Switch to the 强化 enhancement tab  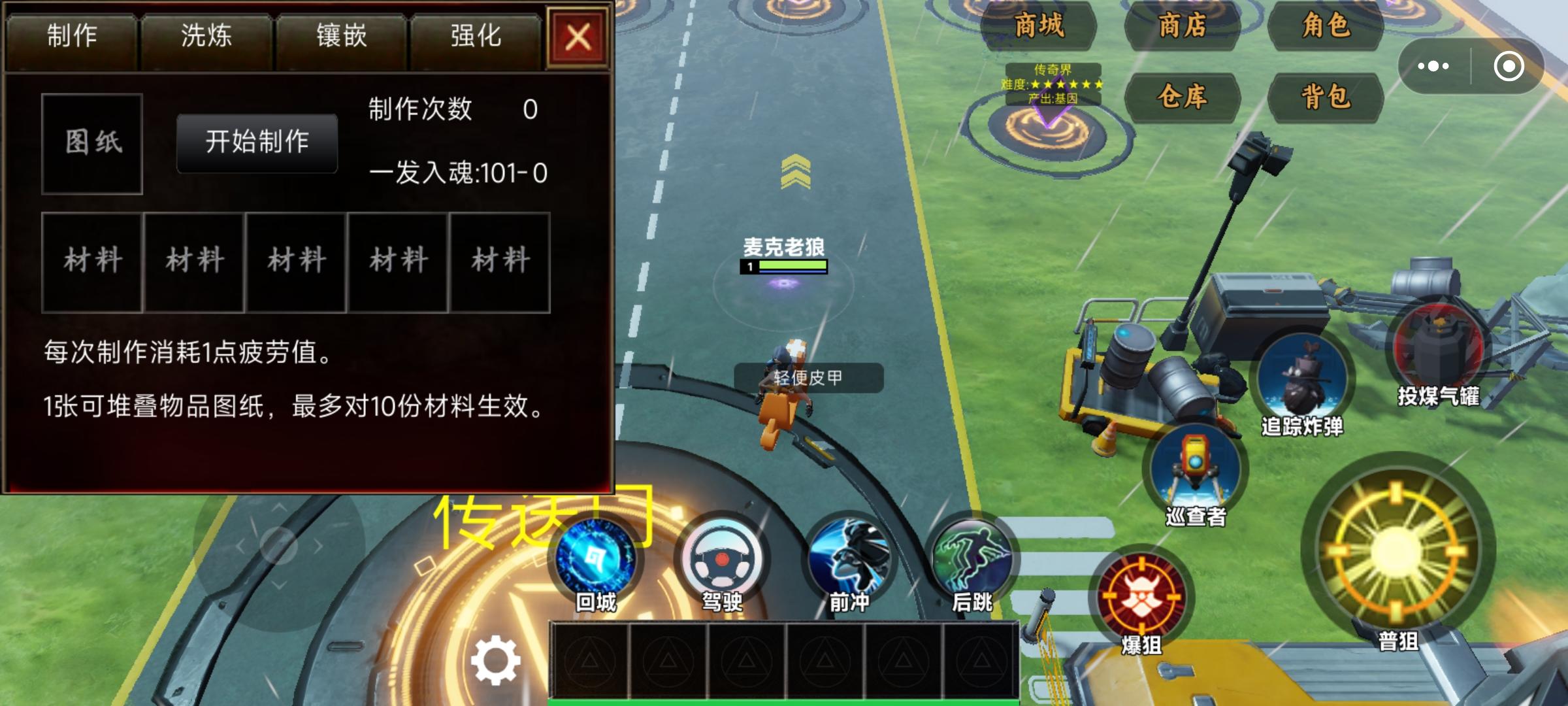coord(476,37)
